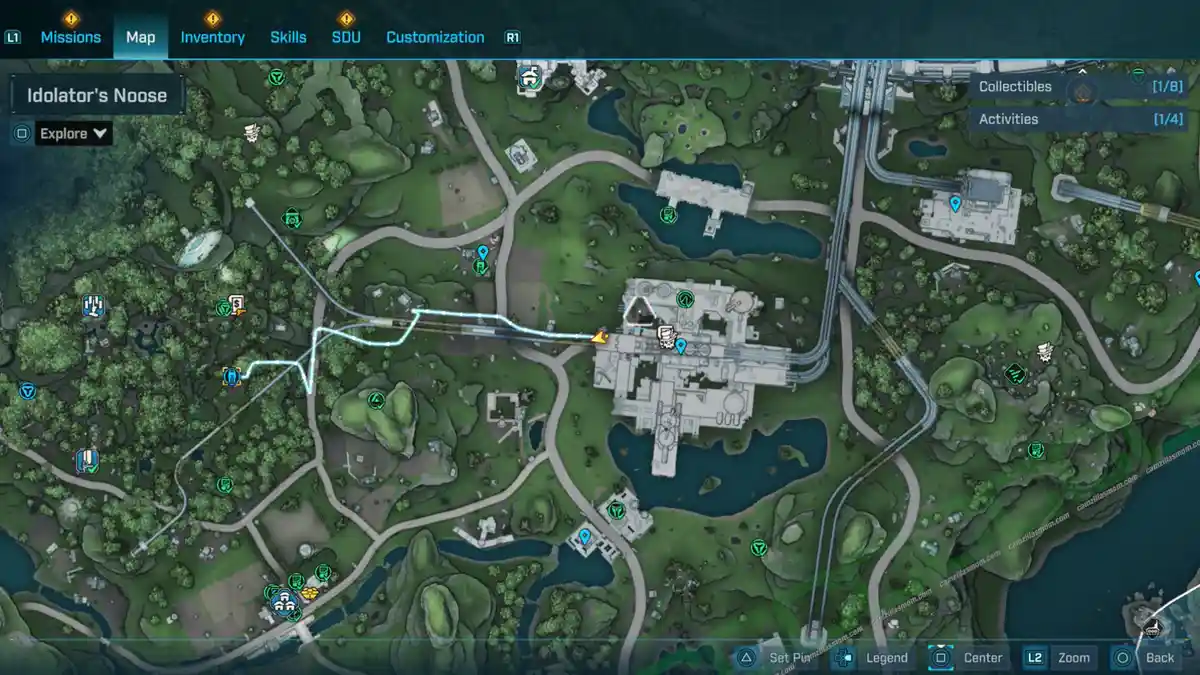Switch to the Missions tab
Screen dimensions: 1200x675
coord(70,37)
